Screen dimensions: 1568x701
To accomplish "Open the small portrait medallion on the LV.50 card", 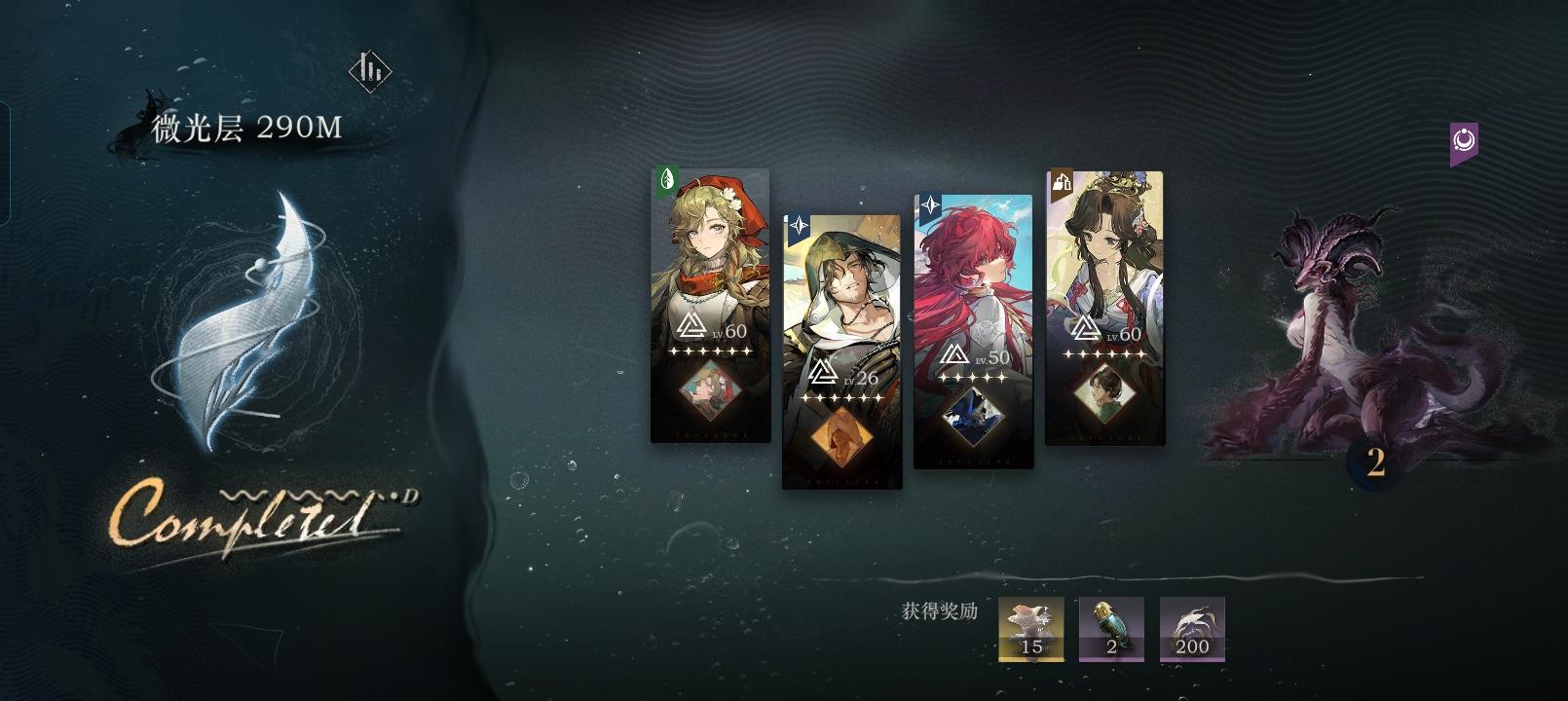I will coord(974,413).
